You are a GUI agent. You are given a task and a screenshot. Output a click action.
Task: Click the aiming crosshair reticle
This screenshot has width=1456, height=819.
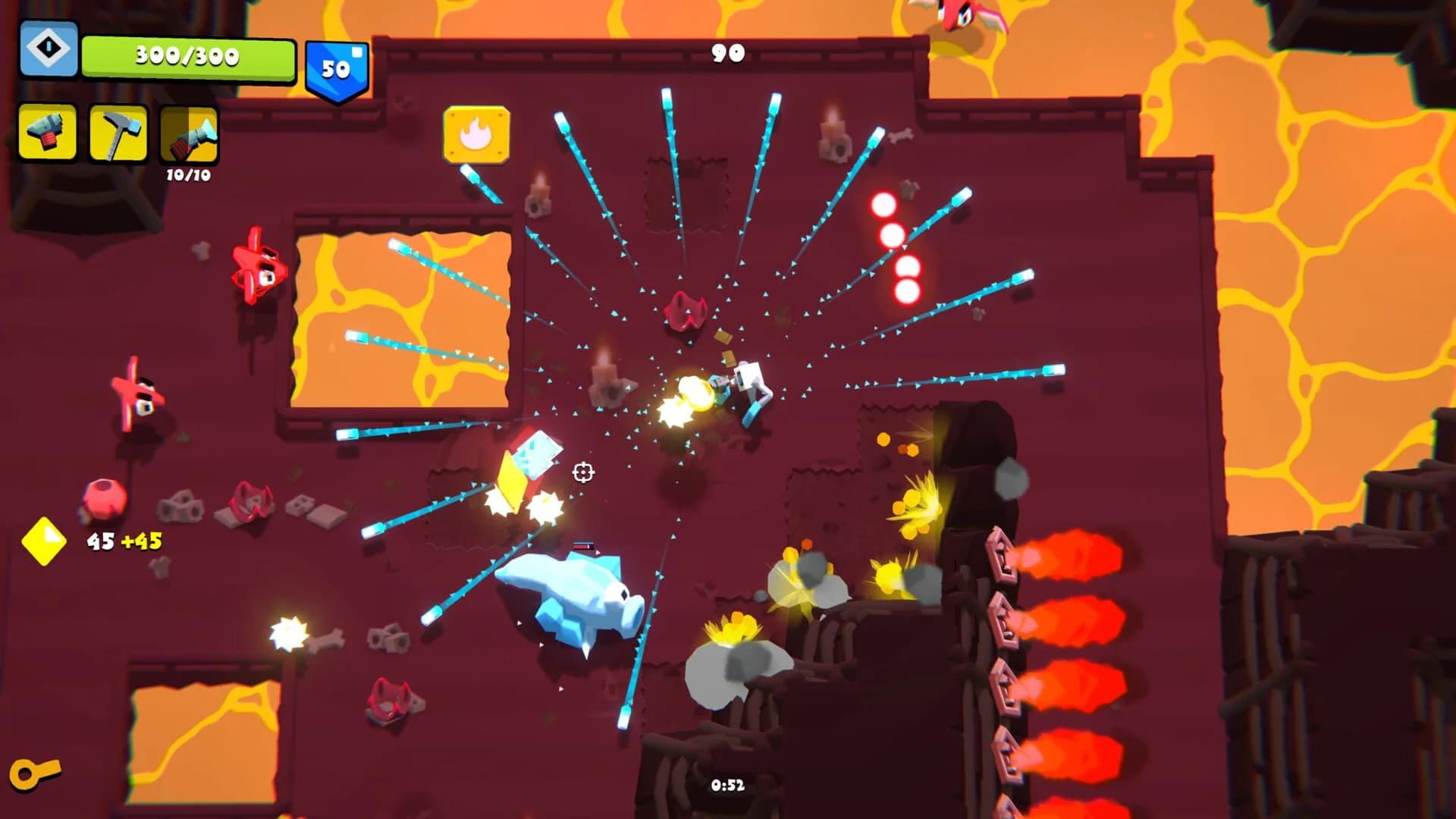(583, 472)
